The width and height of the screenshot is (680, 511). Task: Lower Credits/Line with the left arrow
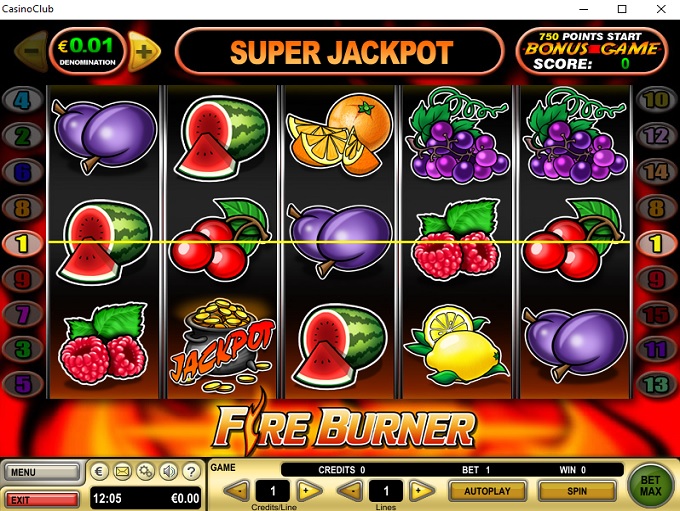(x=236, y=491)
